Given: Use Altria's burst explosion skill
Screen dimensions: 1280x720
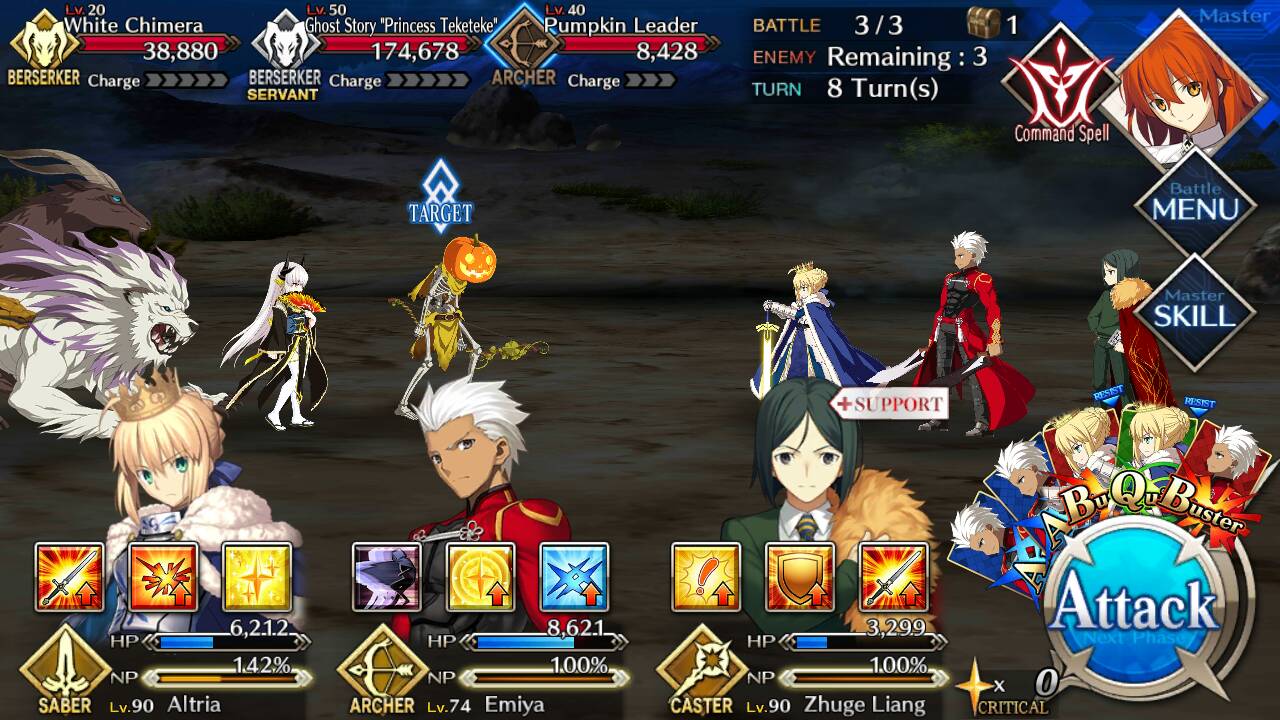Looking at the screenshot, I should (163, 577).
